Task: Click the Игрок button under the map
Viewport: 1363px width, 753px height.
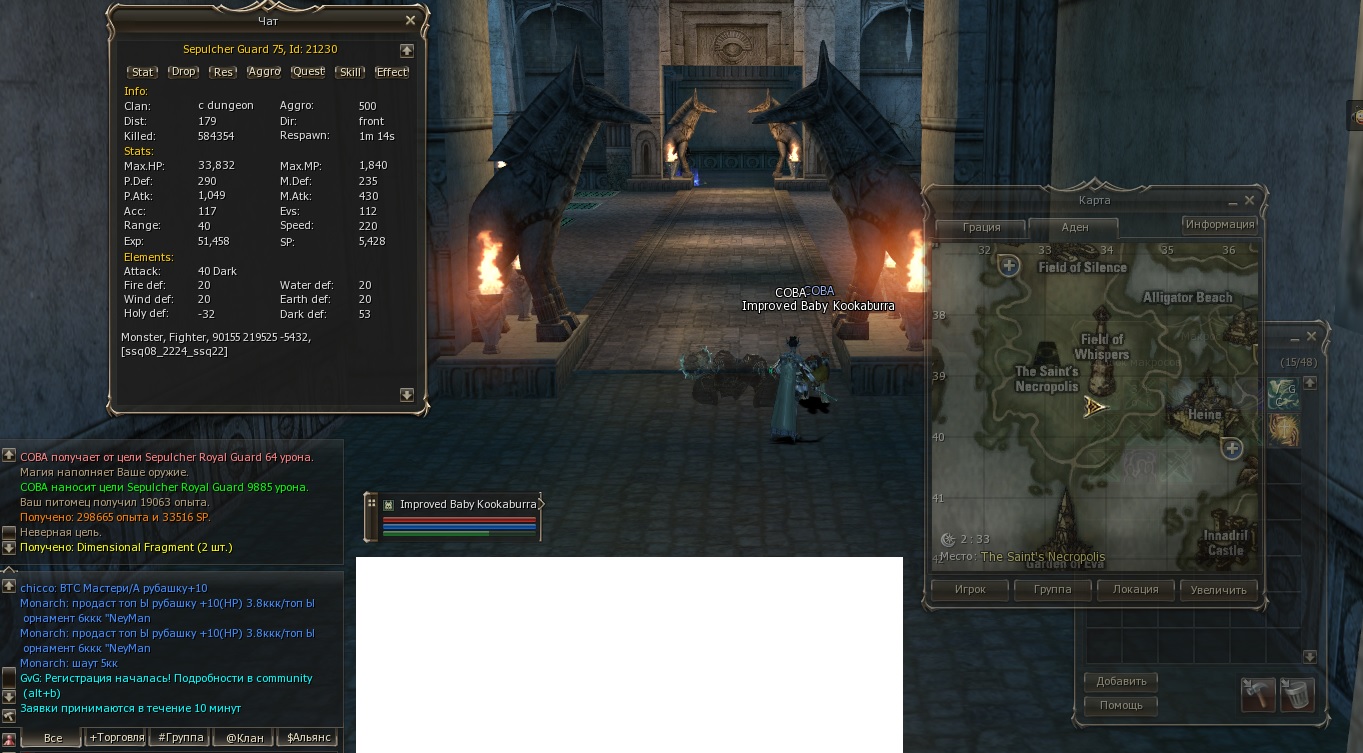Action: [970, 590]
